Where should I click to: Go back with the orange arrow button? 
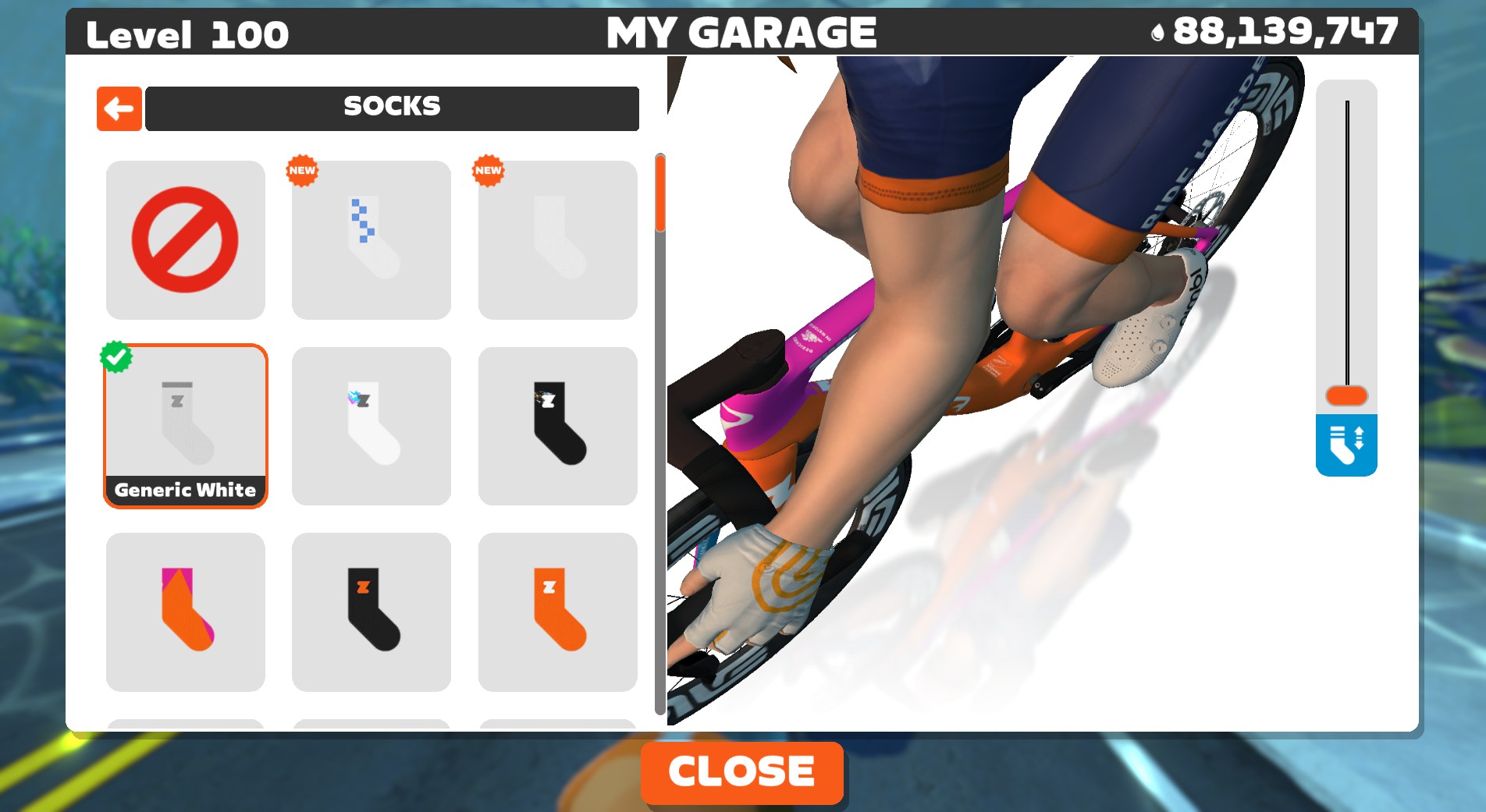tap(119, 108)
